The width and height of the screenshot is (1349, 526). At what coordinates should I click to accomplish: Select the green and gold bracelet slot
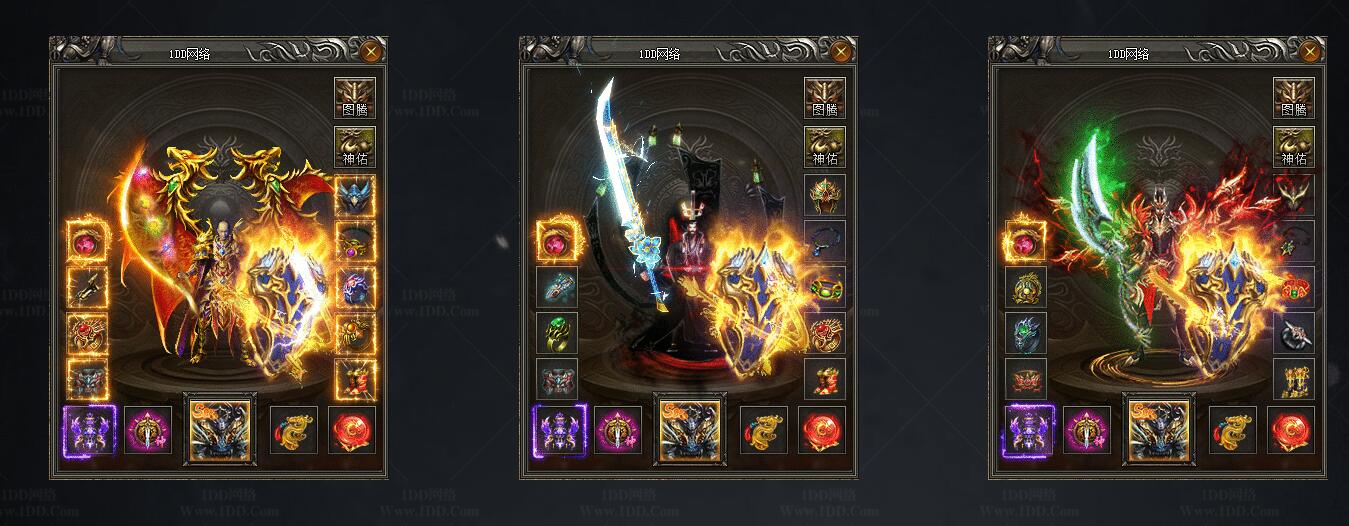tap(824, 288)
